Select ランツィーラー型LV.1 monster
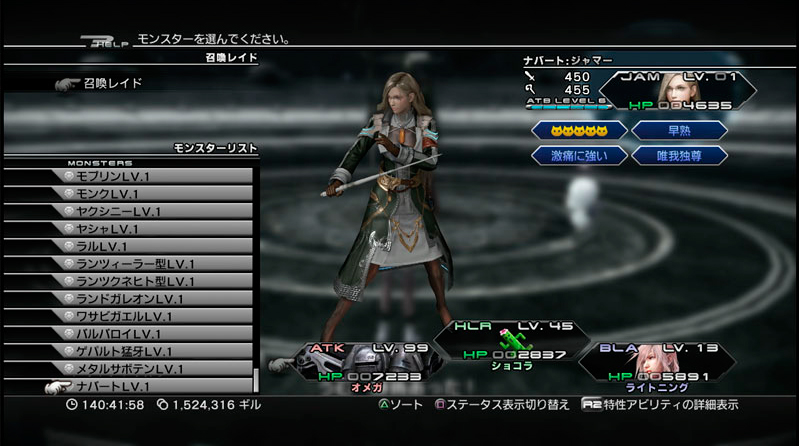Screen dimensions: 799x446 [x=150, y=263]
